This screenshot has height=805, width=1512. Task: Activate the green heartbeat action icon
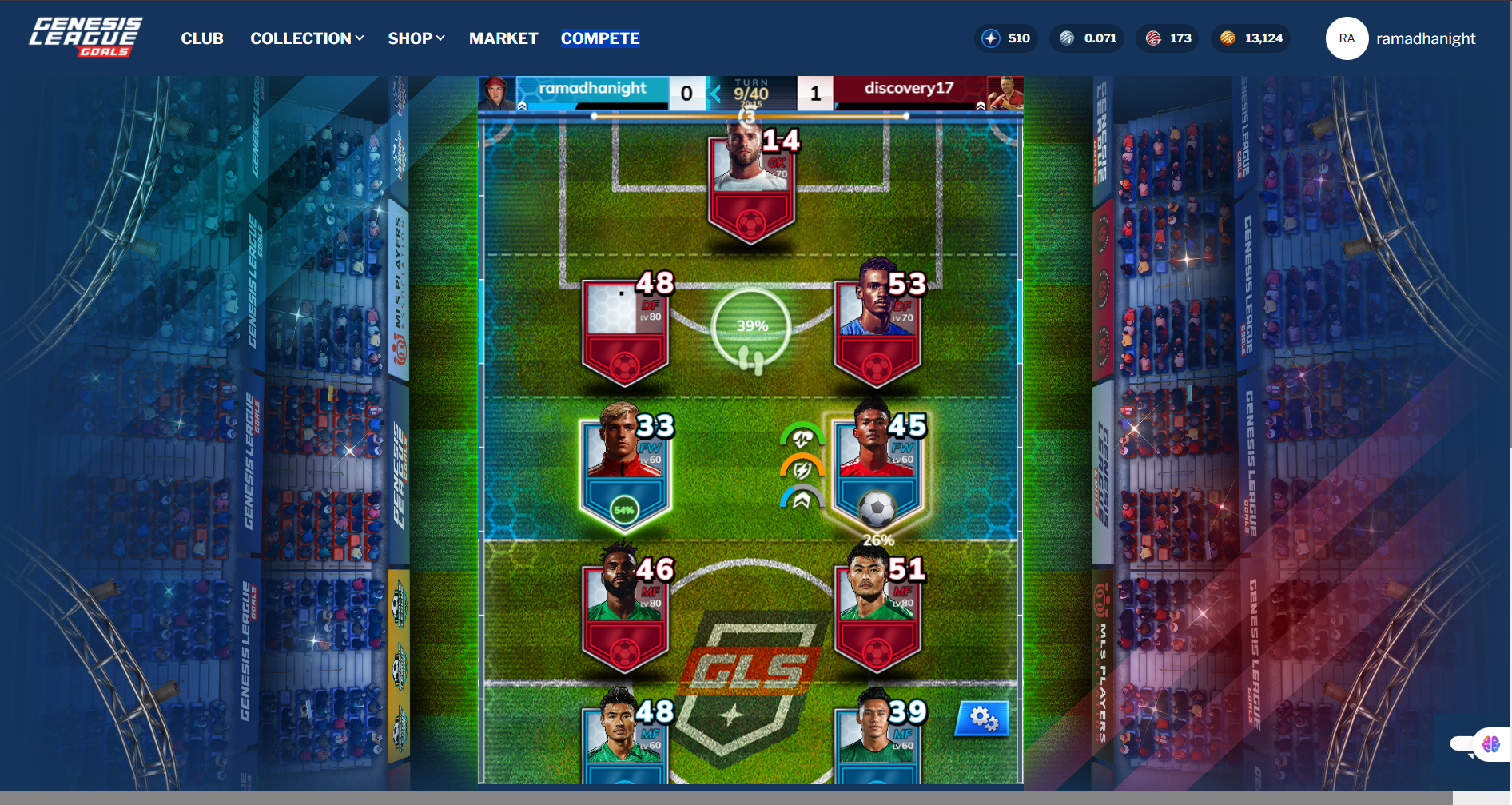pos(802,437)
